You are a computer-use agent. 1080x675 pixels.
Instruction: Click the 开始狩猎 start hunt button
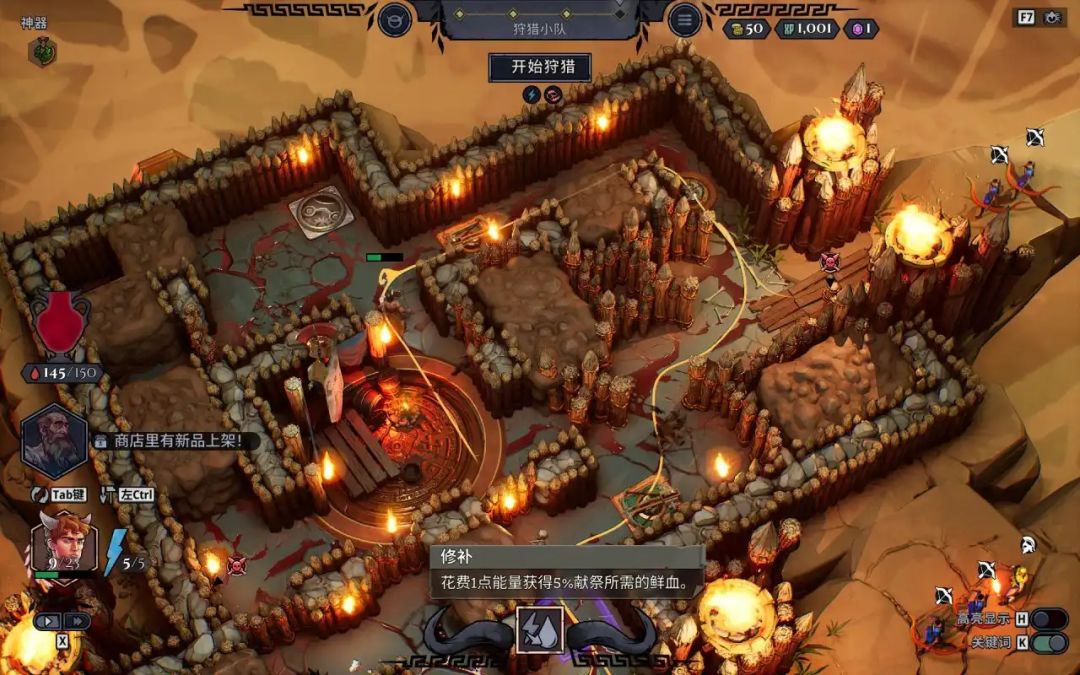tap(540, 67)
